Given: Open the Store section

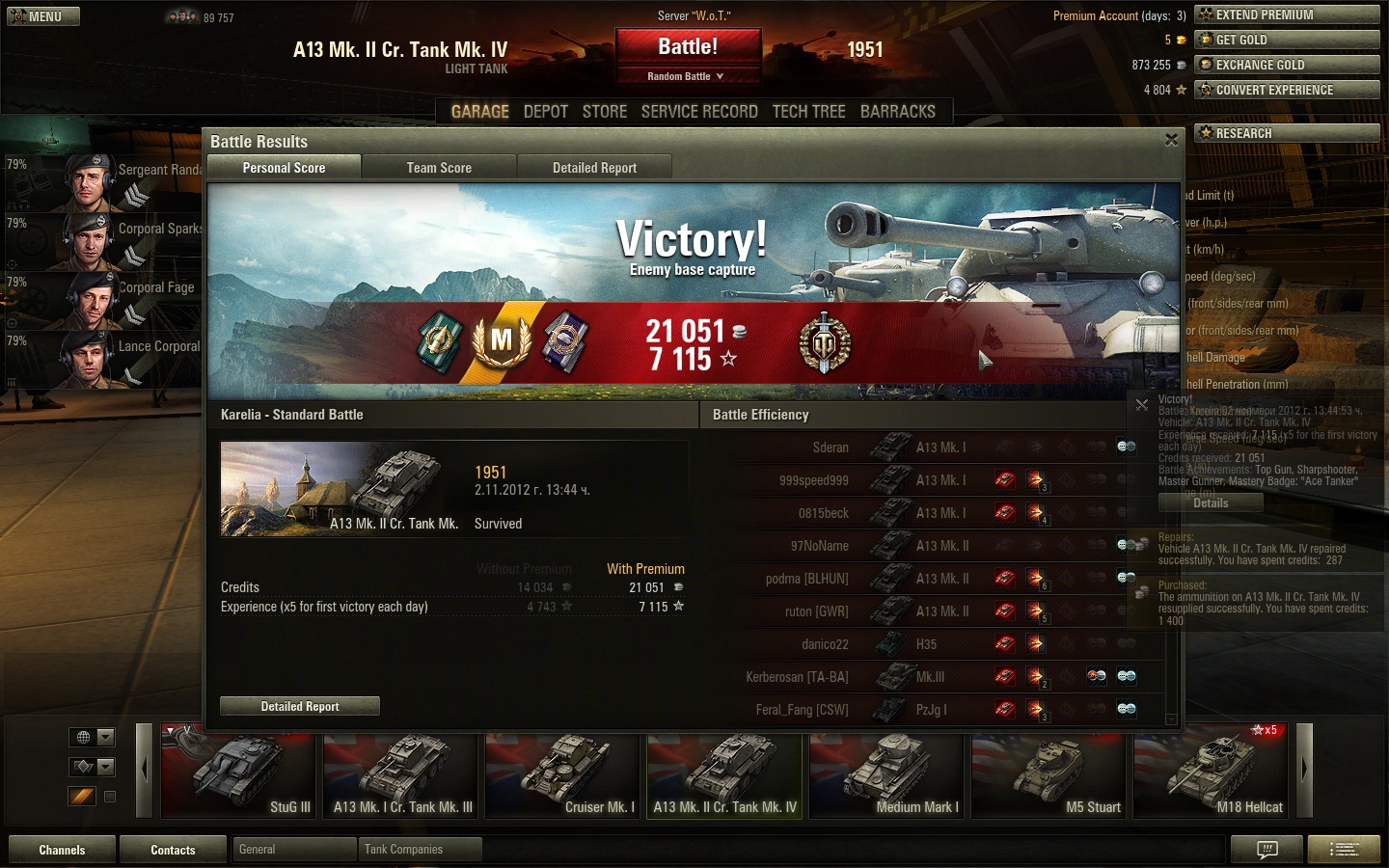Looking at the screenshot, I should pyautogui.click(x=605, y=112).
